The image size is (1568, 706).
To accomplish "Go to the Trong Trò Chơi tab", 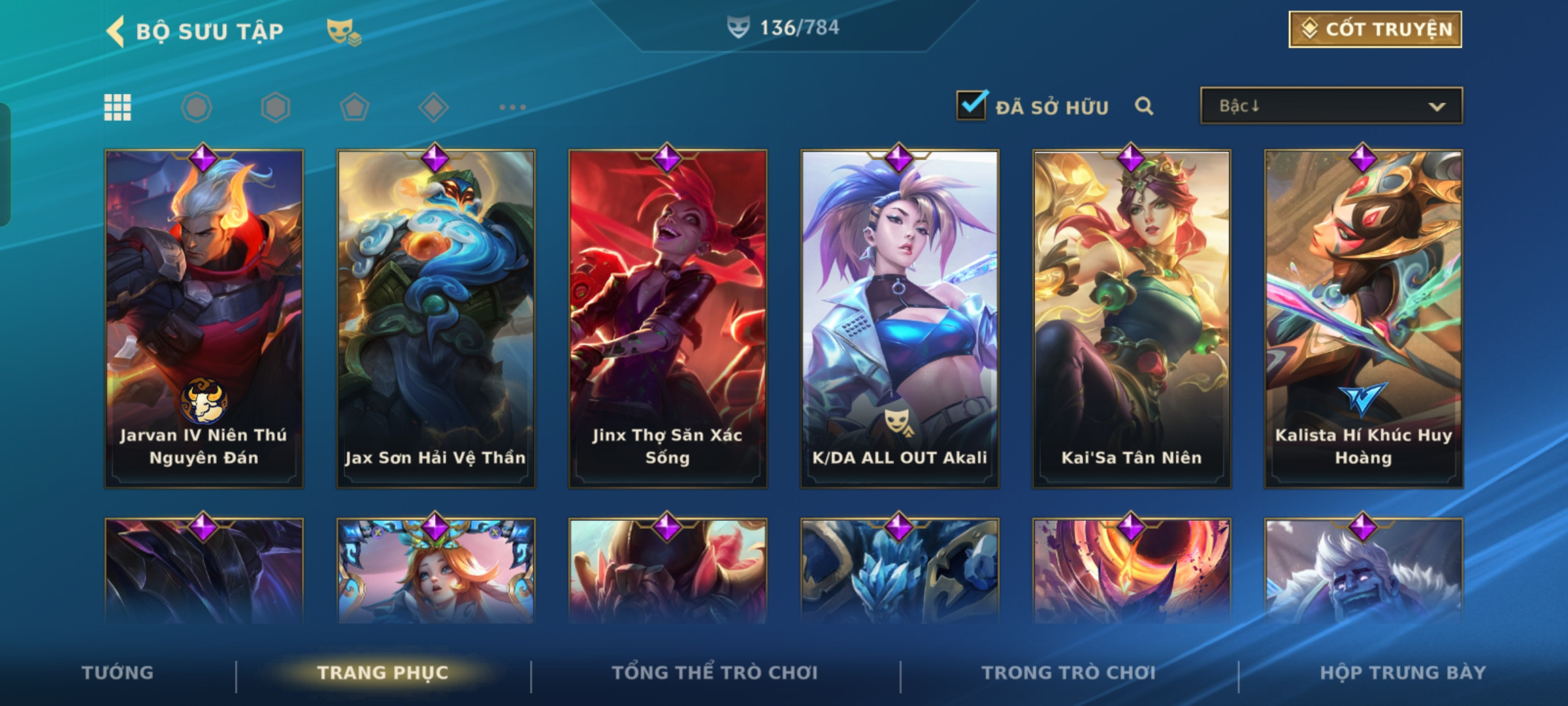I will (1069, 673).
